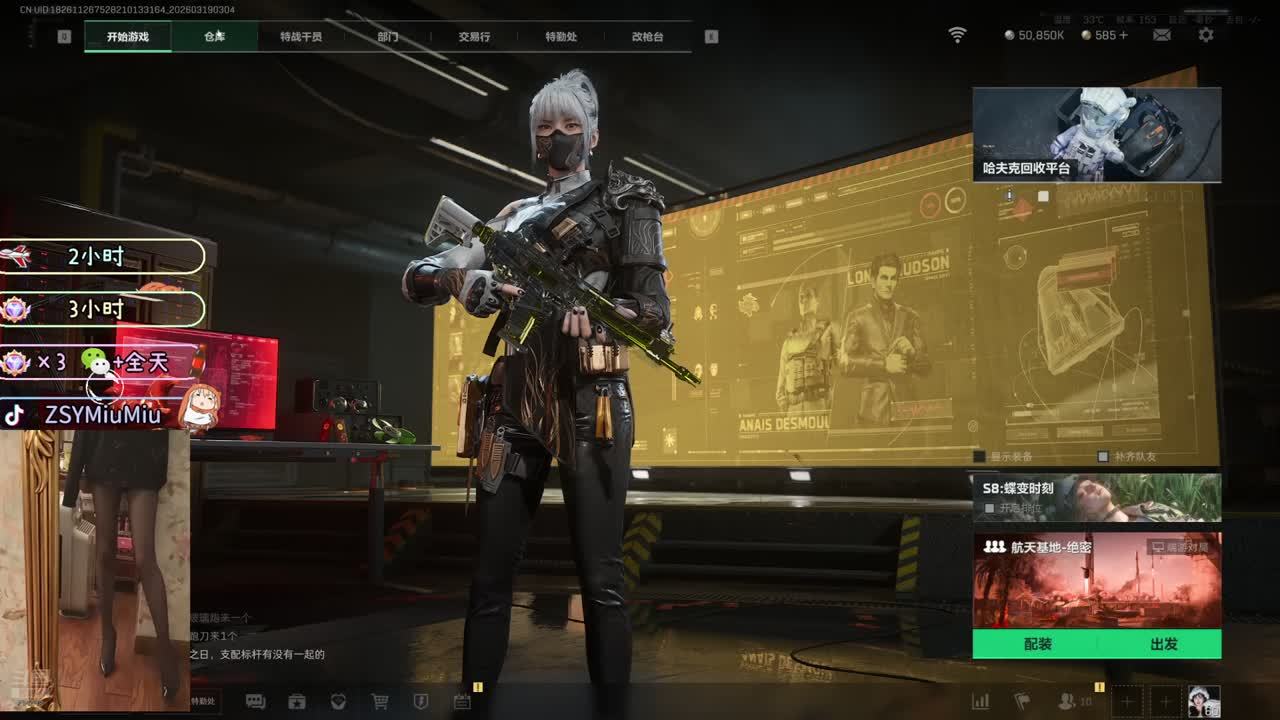Go to the 部门 (Department) tab
The height and width of the screenshot is (720, 1280).
388,37
